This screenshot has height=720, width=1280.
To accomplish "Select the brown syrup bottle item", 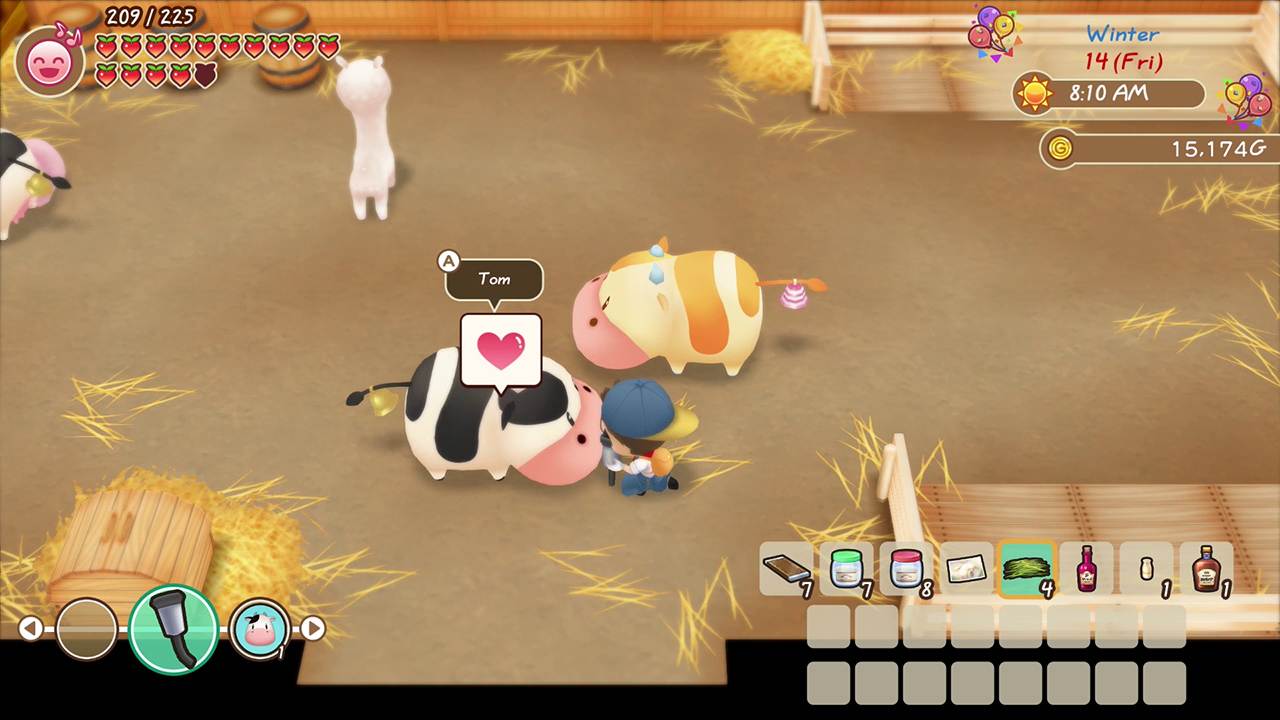I will coord(1207,570).
